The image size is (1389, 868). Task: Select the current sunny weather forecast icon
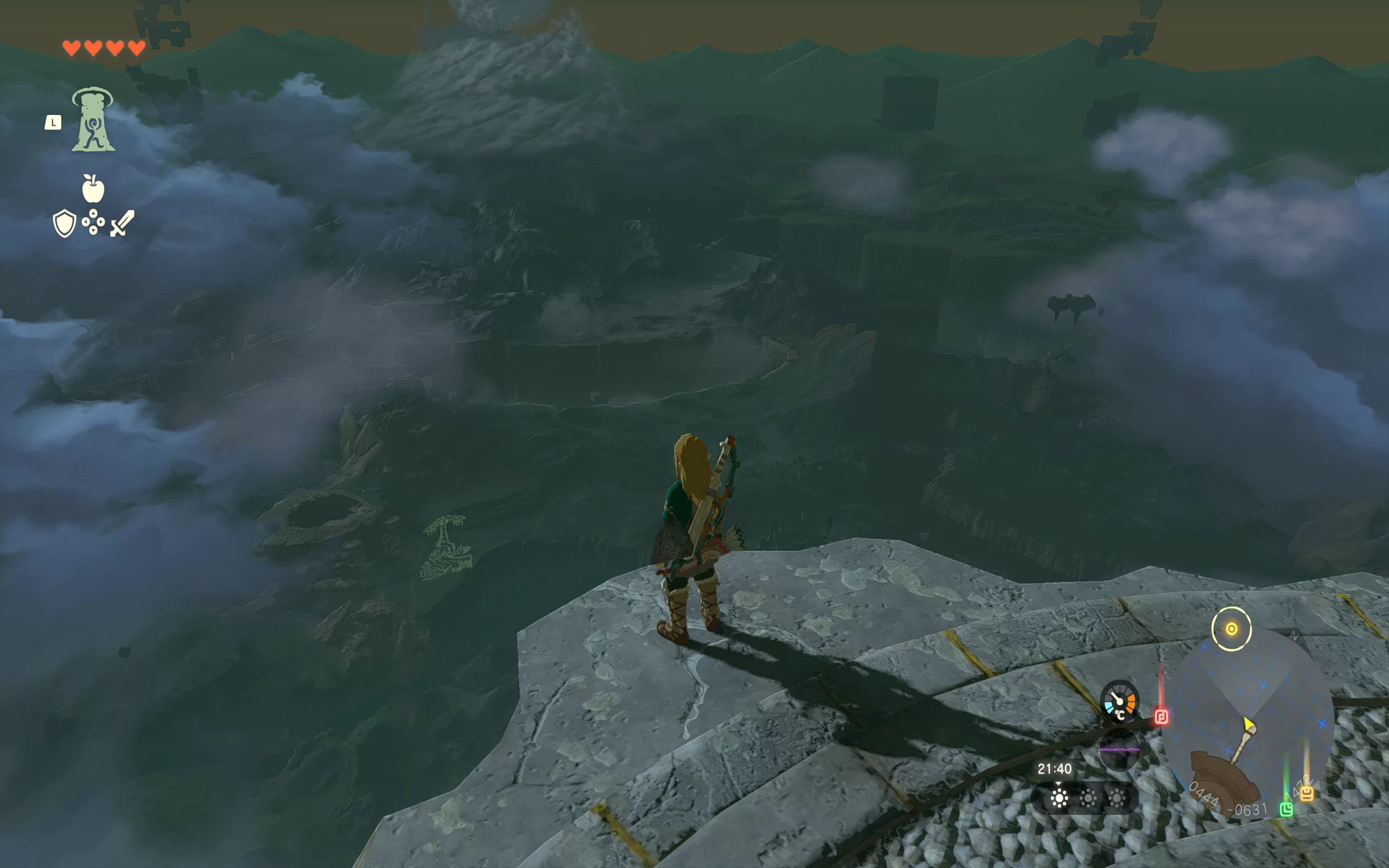coord(1060,799)
